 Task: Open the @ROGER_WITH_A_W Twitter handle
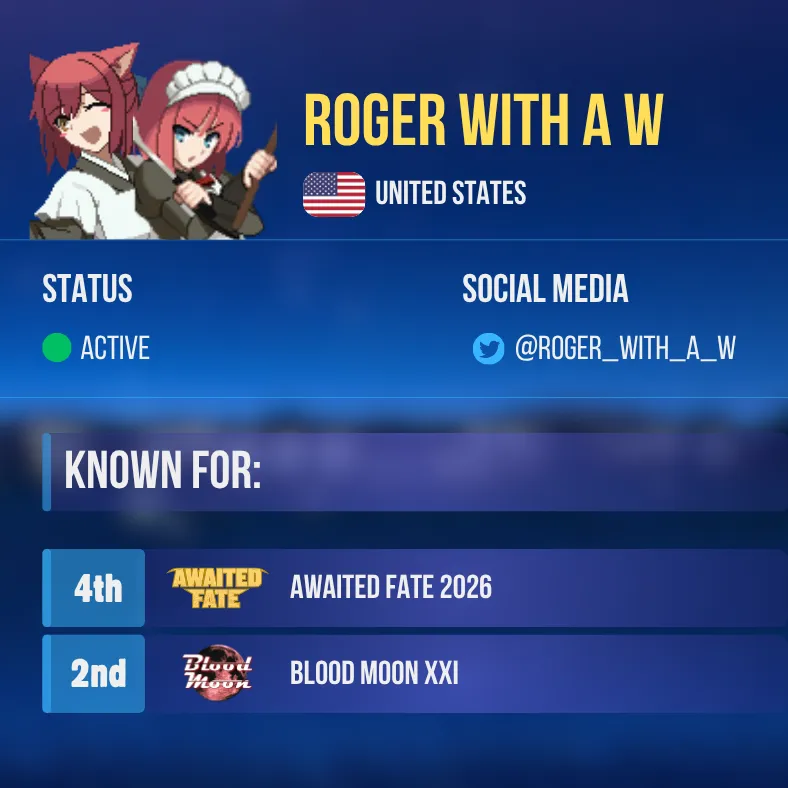point(625,349)
